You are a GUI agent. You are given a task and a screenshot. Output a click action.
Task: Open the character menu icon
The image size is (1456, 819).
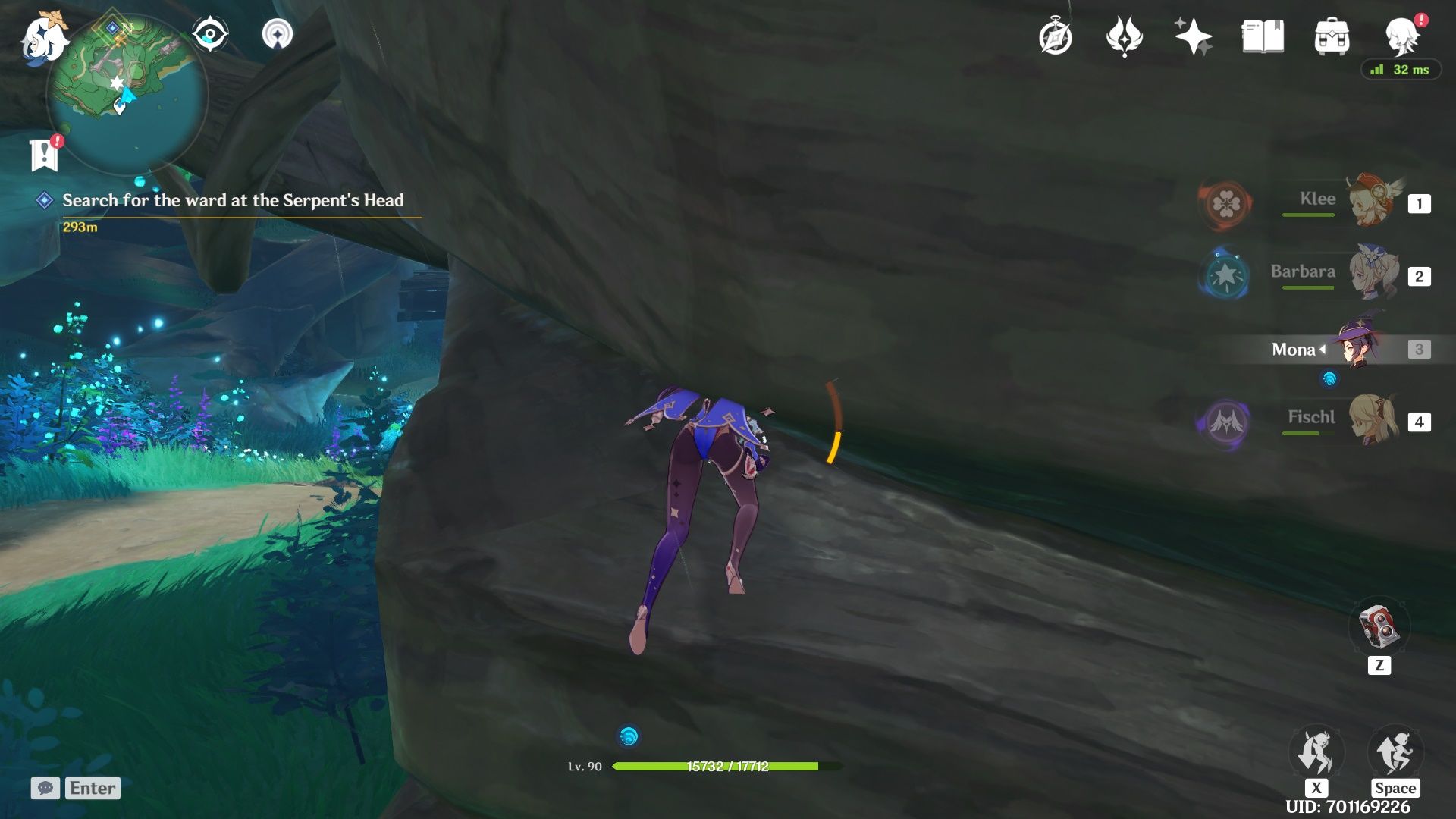[x=1401, y=36]
